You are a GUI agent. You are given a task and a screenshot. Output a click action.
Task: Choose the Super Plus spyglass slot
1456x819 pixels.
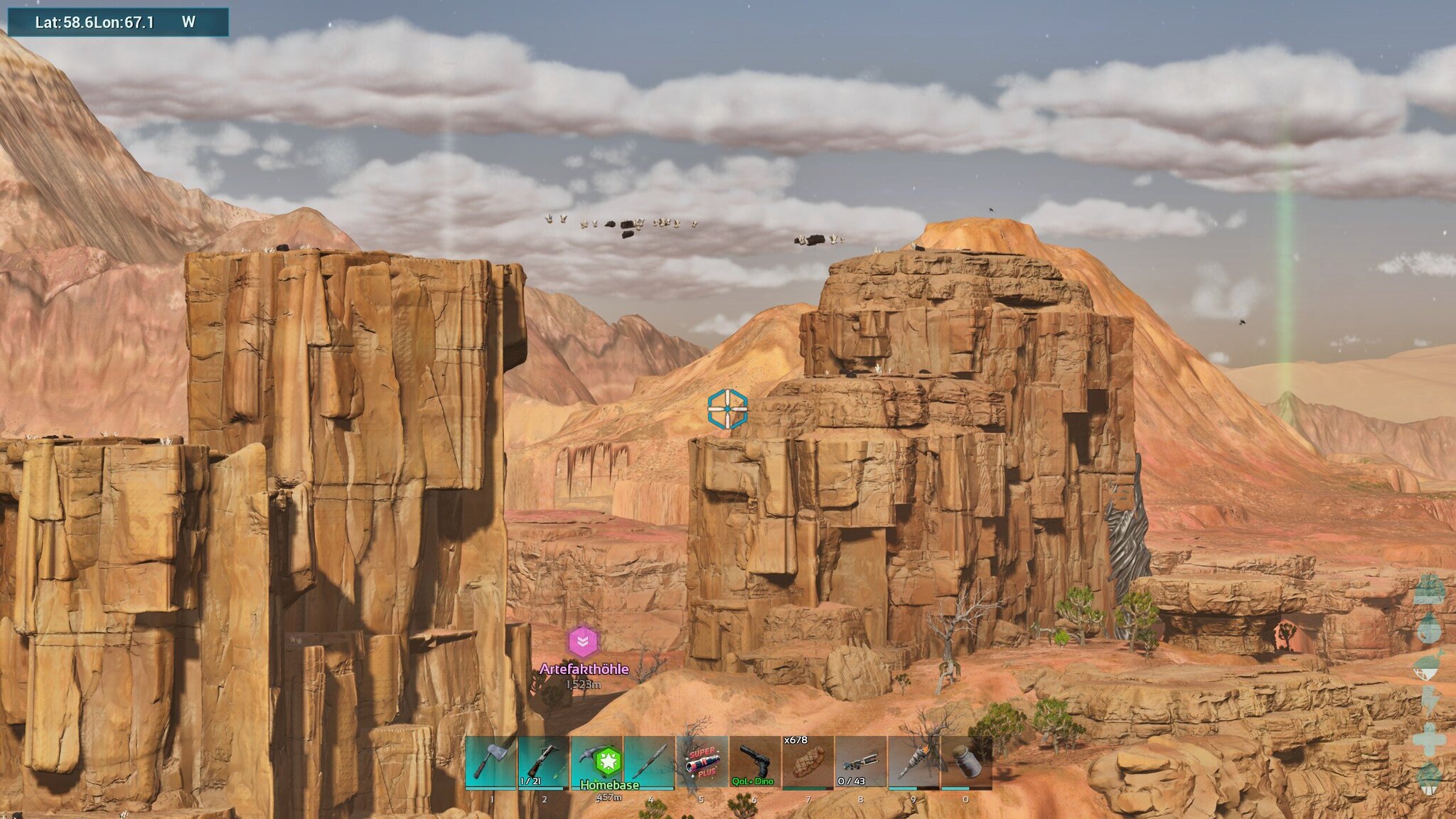702,762
